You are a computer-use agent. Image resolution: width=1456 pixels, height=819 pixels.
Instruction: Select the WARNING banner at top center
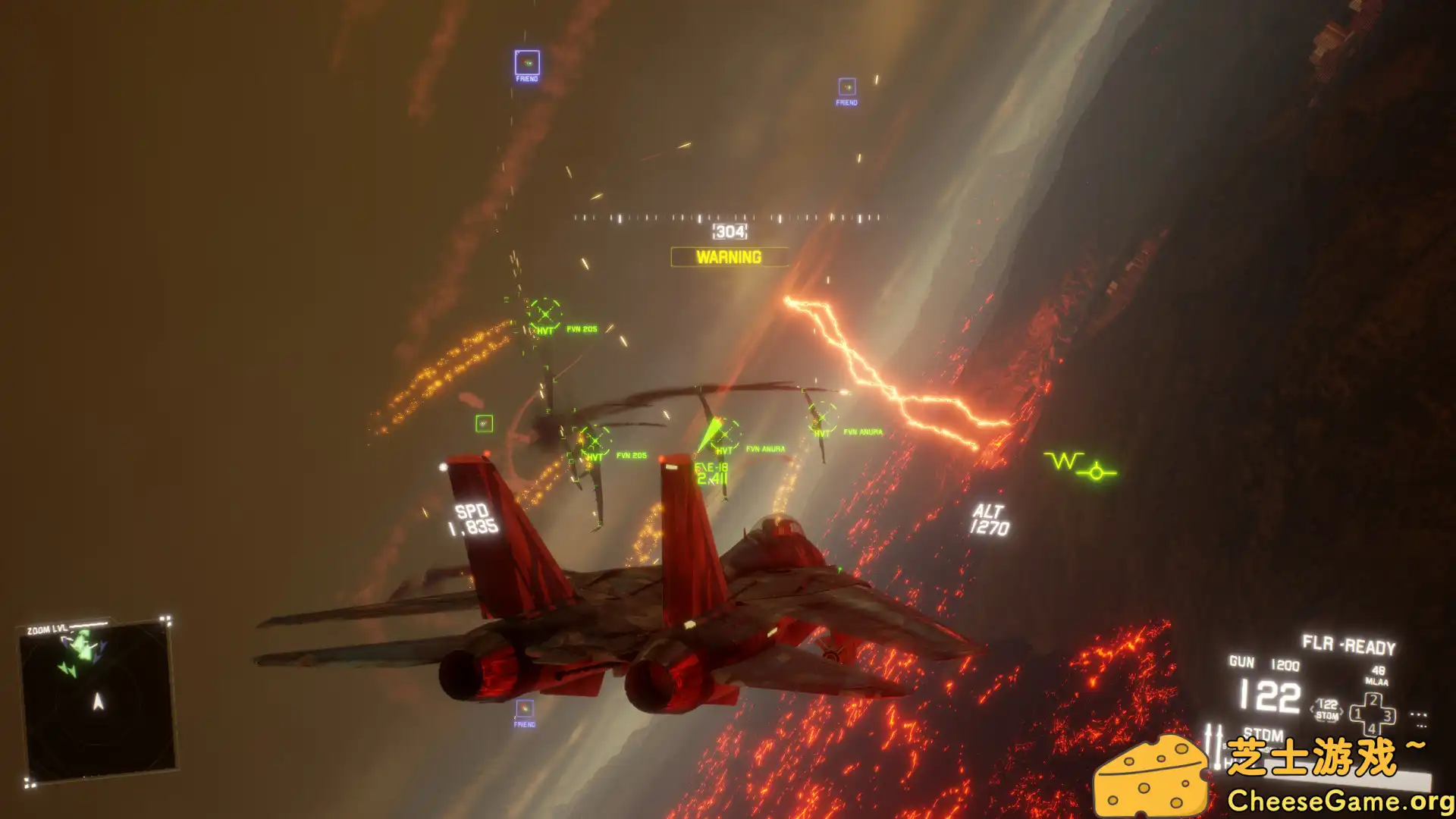point(728,257)
